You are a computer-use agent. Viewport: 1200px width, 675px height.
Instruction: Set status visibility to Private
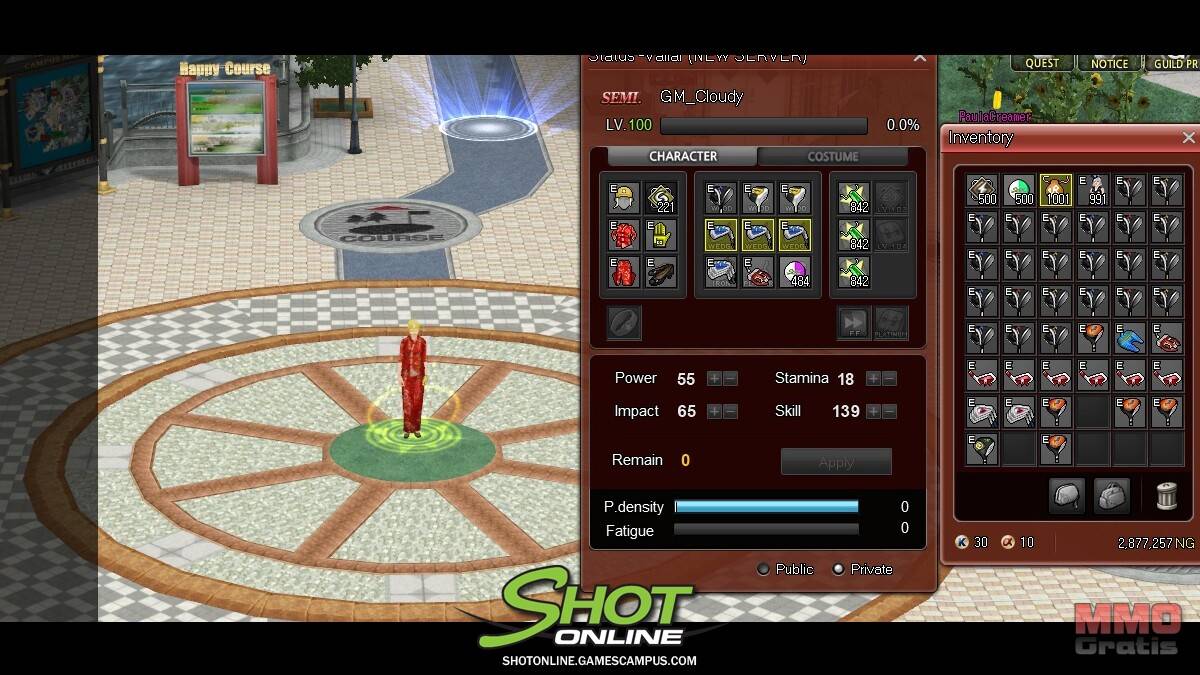coord(838,569)
